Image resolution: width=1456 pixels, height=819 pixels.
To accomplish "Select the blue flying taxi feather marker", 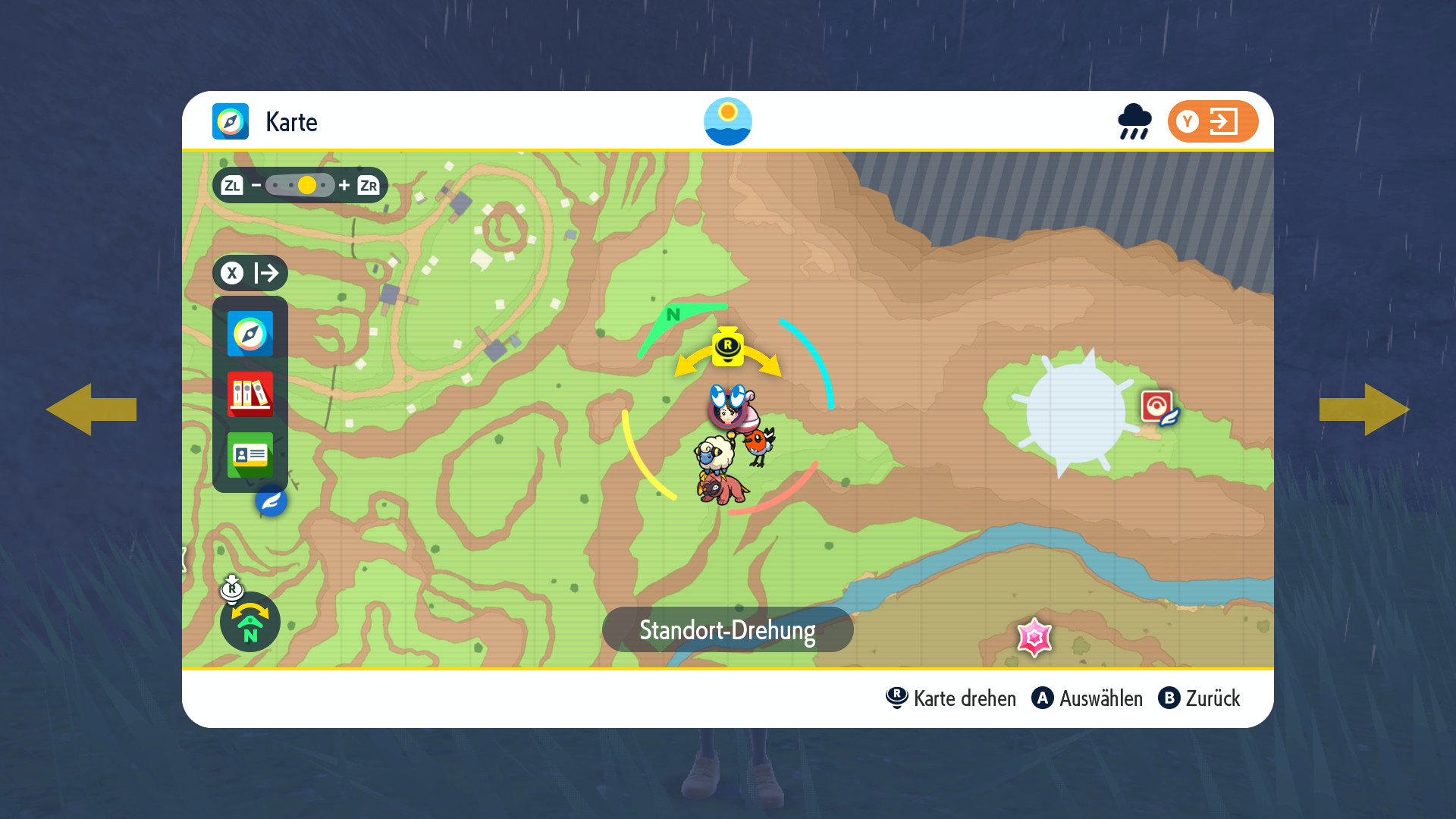I will [x=271, y=501].
